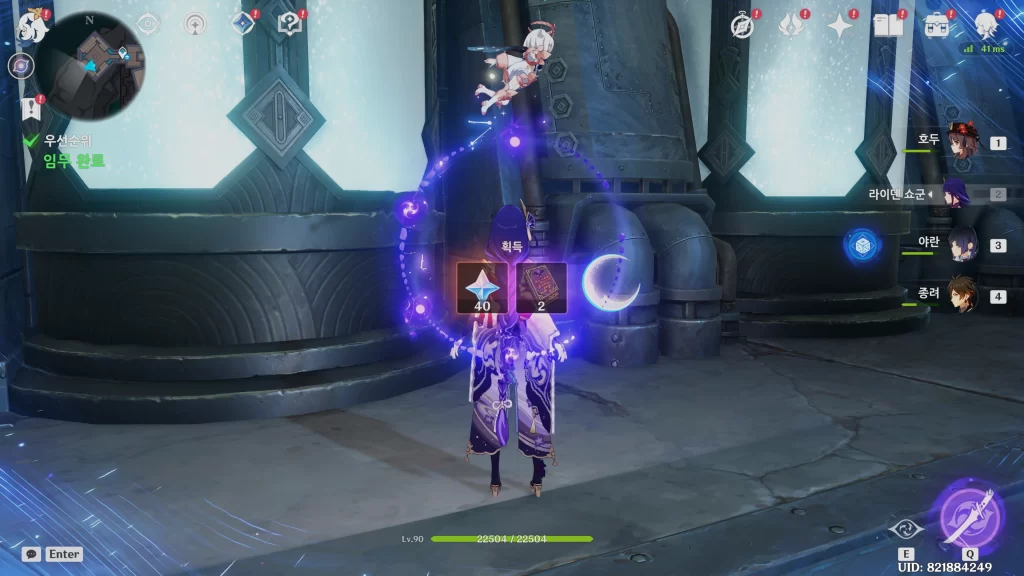The image size is (1024, 576).
Task: Toggle the eye-shaped icon near the minimap
Action: coord(148,23)
